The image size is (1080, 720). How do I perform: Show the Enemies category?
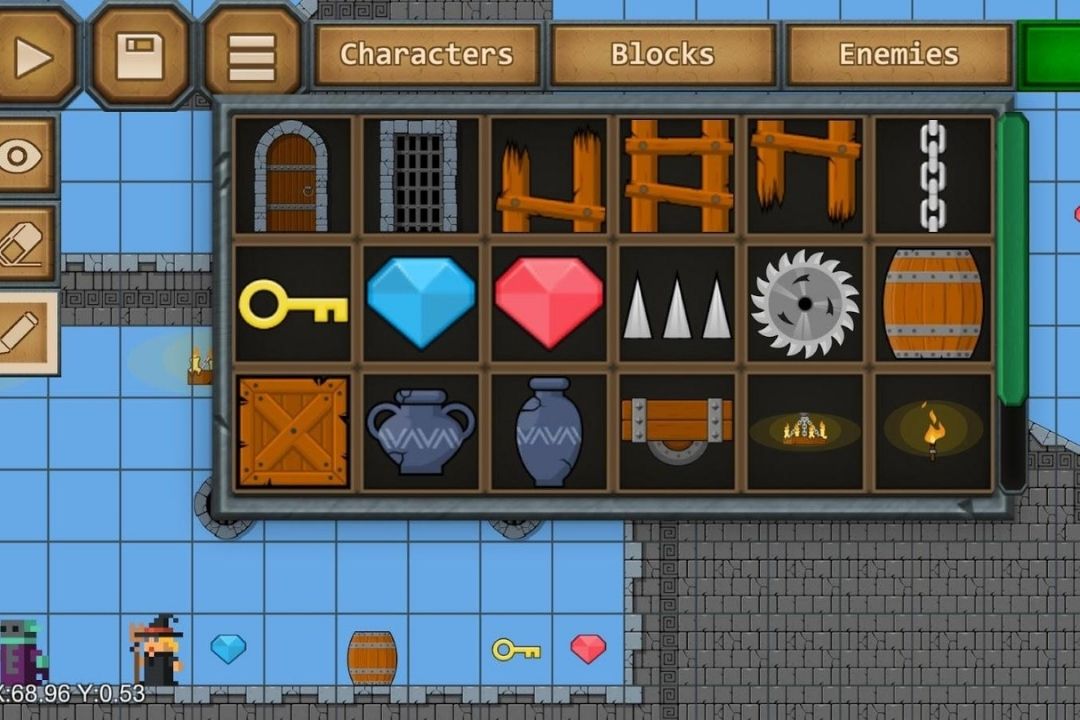coord(898,55)
